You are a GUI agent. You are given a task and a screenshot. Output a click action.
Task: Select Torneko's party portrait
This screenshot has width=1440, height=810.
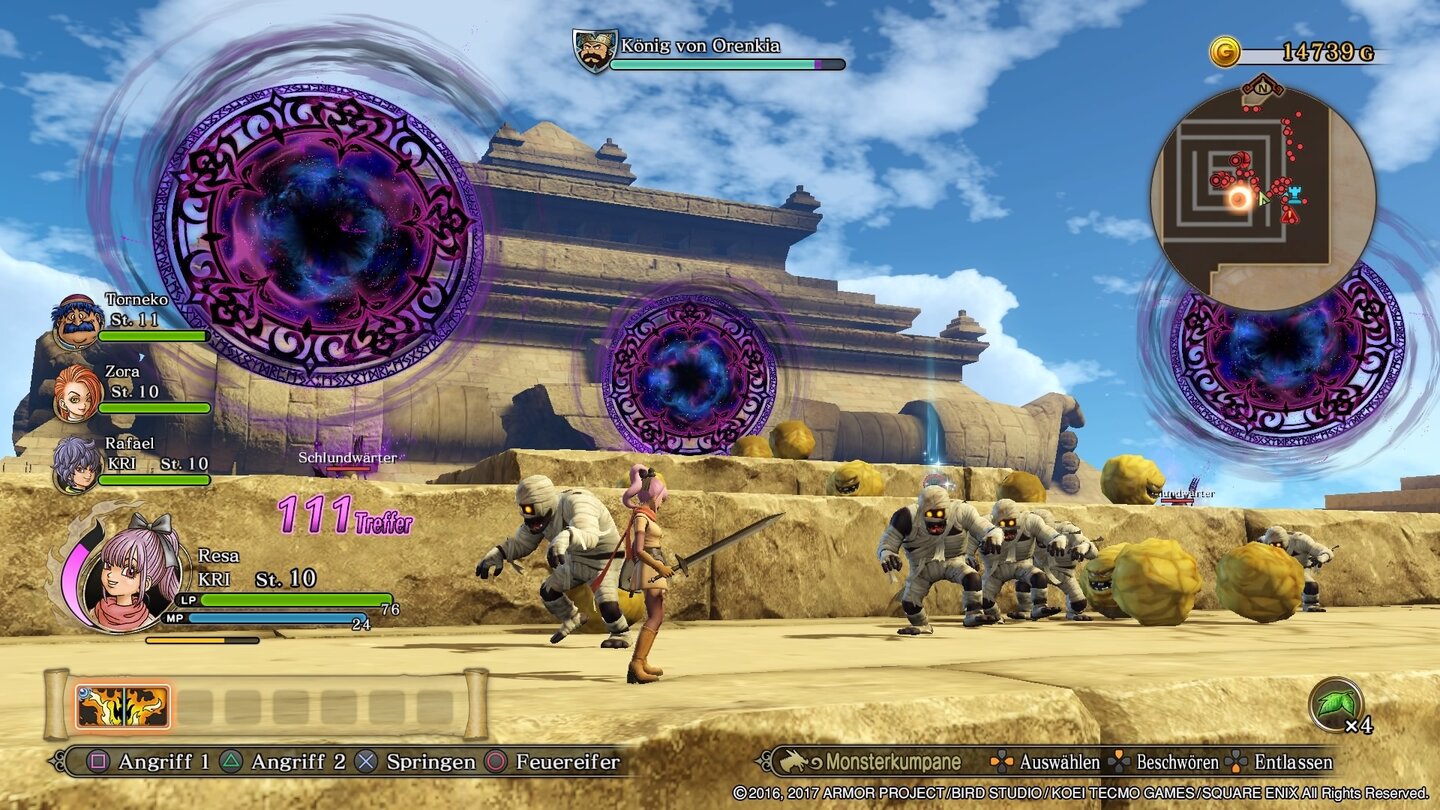tap(77, 321)
